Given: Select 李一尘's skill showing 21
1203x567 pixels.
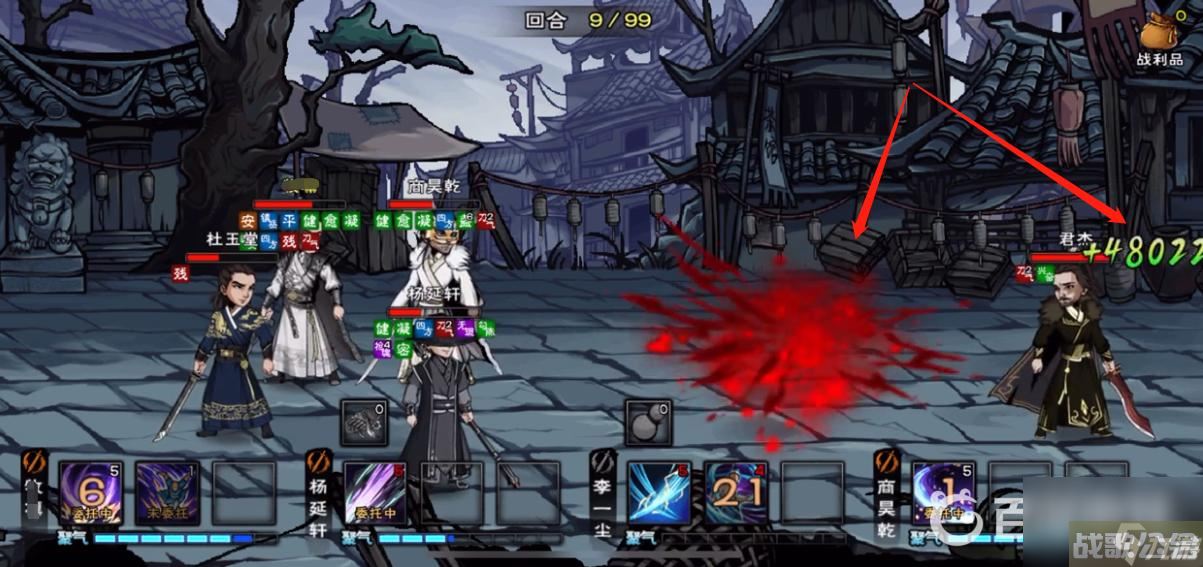Looking at the screenshot, I should 737,493.
